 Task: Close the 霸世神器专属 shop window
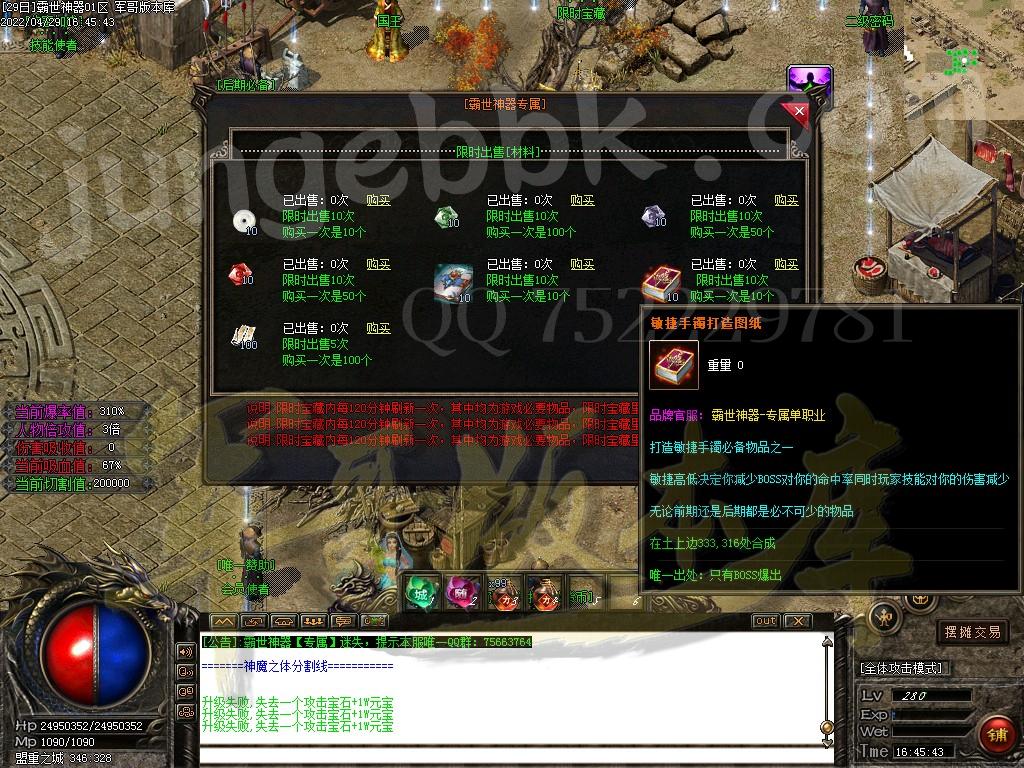point(797,110)
